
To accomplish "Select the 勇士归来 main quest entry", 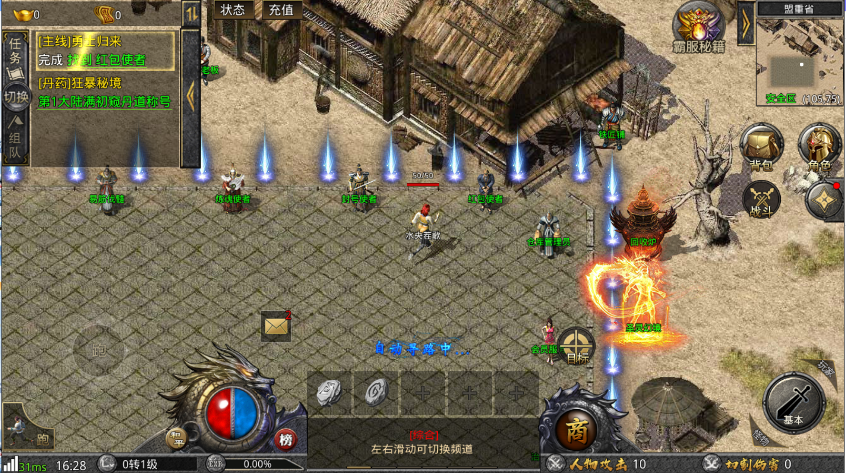I will point(105,42).
